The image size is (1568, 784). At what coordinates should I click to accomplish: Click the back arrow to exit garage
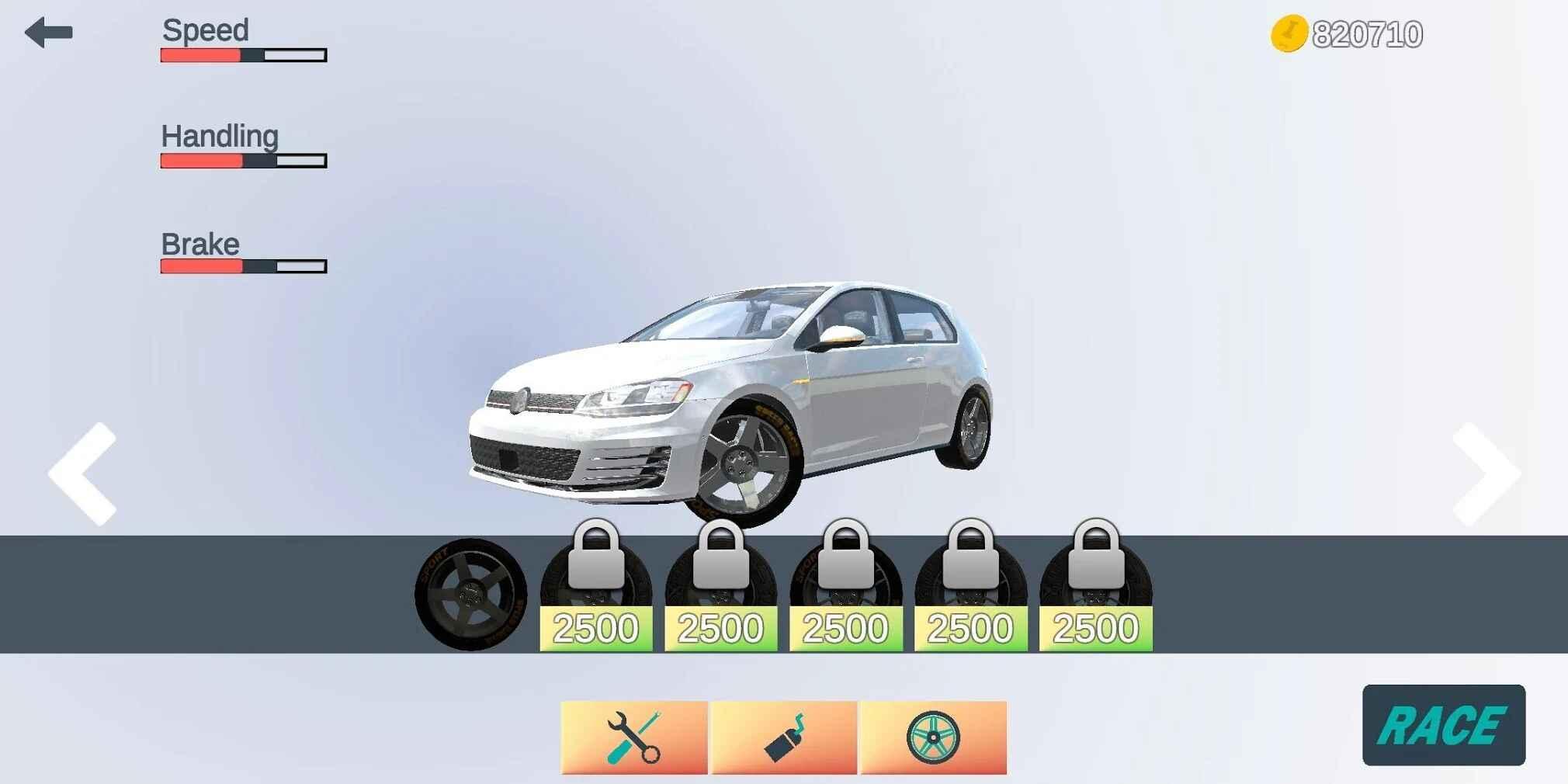click(48, 31)
